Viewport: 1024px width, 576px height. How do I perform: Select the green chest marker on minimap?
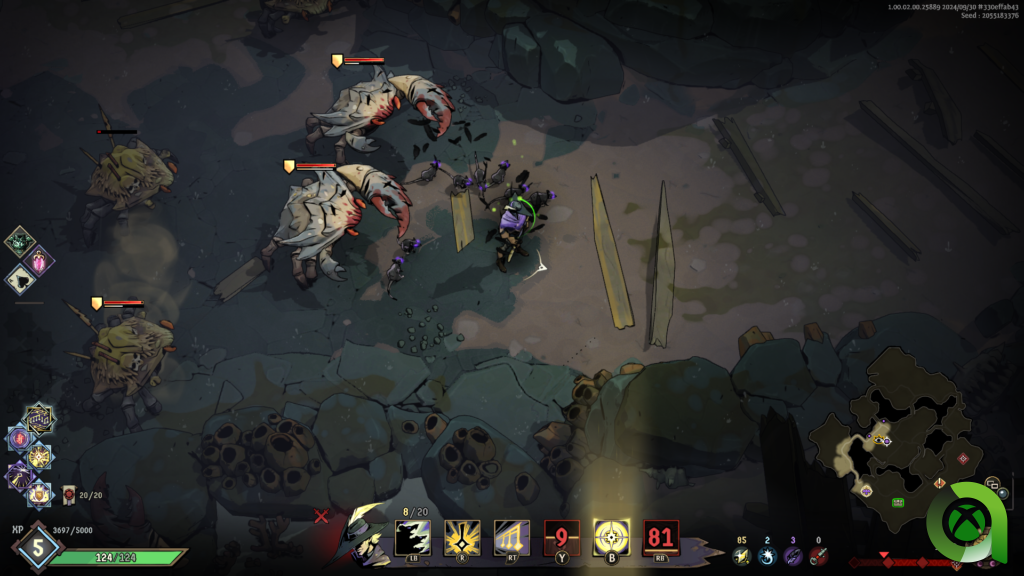click(x=898, y=501)
